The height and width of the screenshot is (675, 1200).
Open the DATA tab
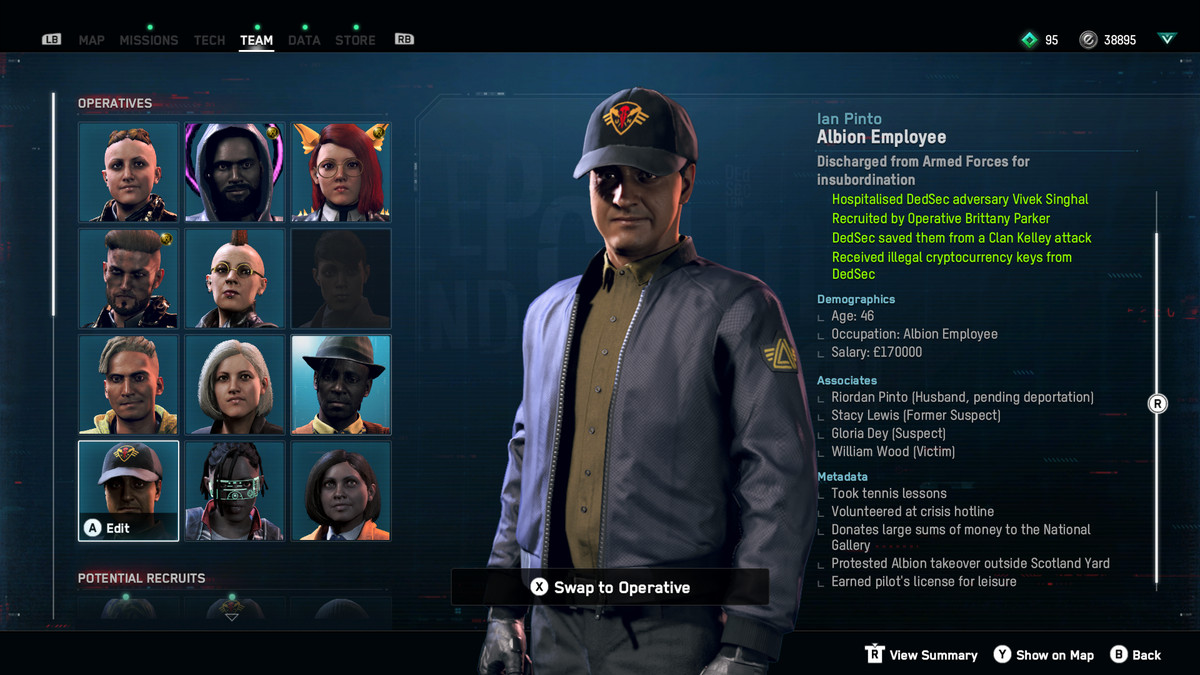(304, 40)
